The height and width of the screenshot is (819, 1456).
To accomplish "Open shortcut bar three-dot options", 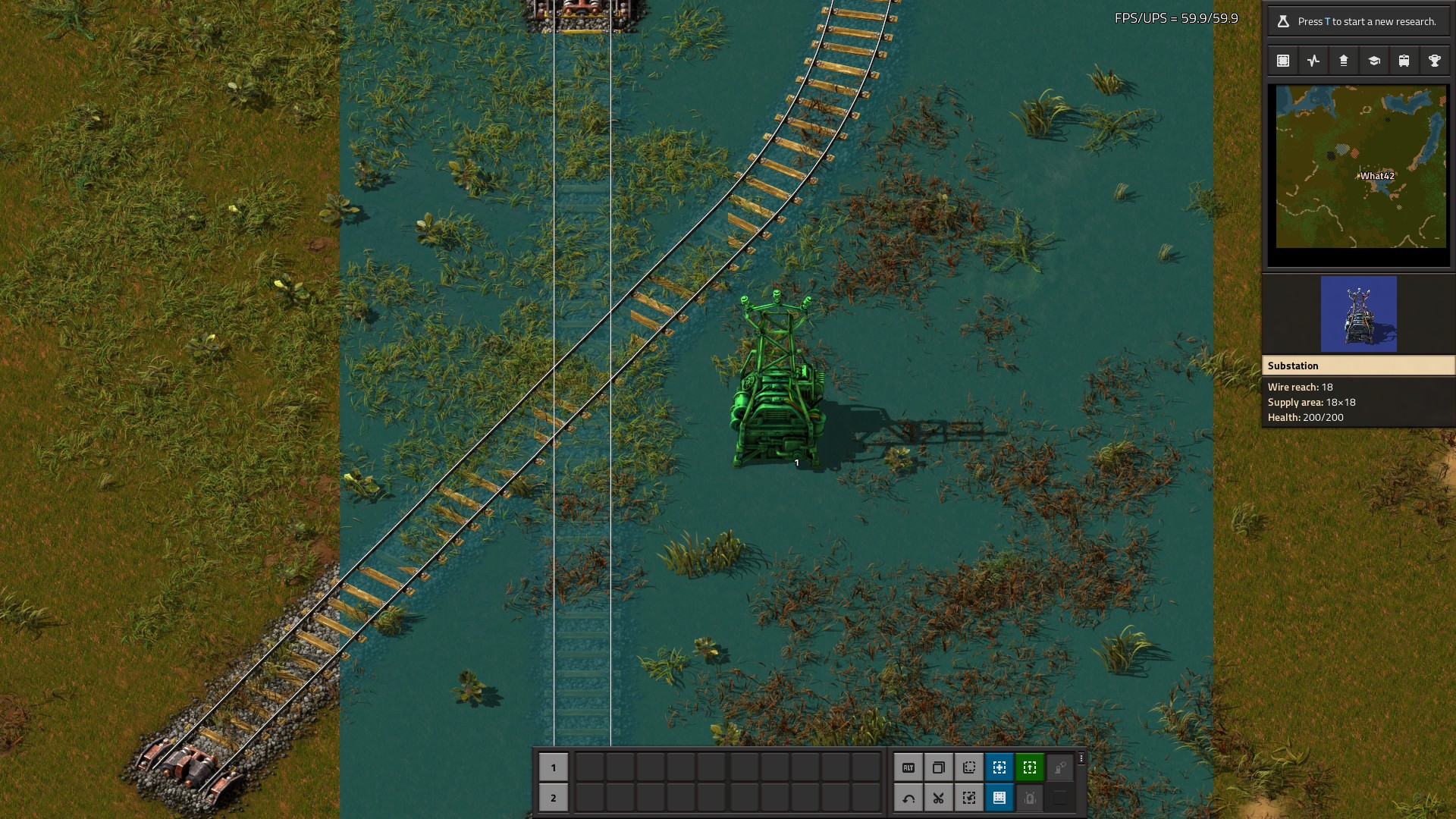I will pos(1081,758).
